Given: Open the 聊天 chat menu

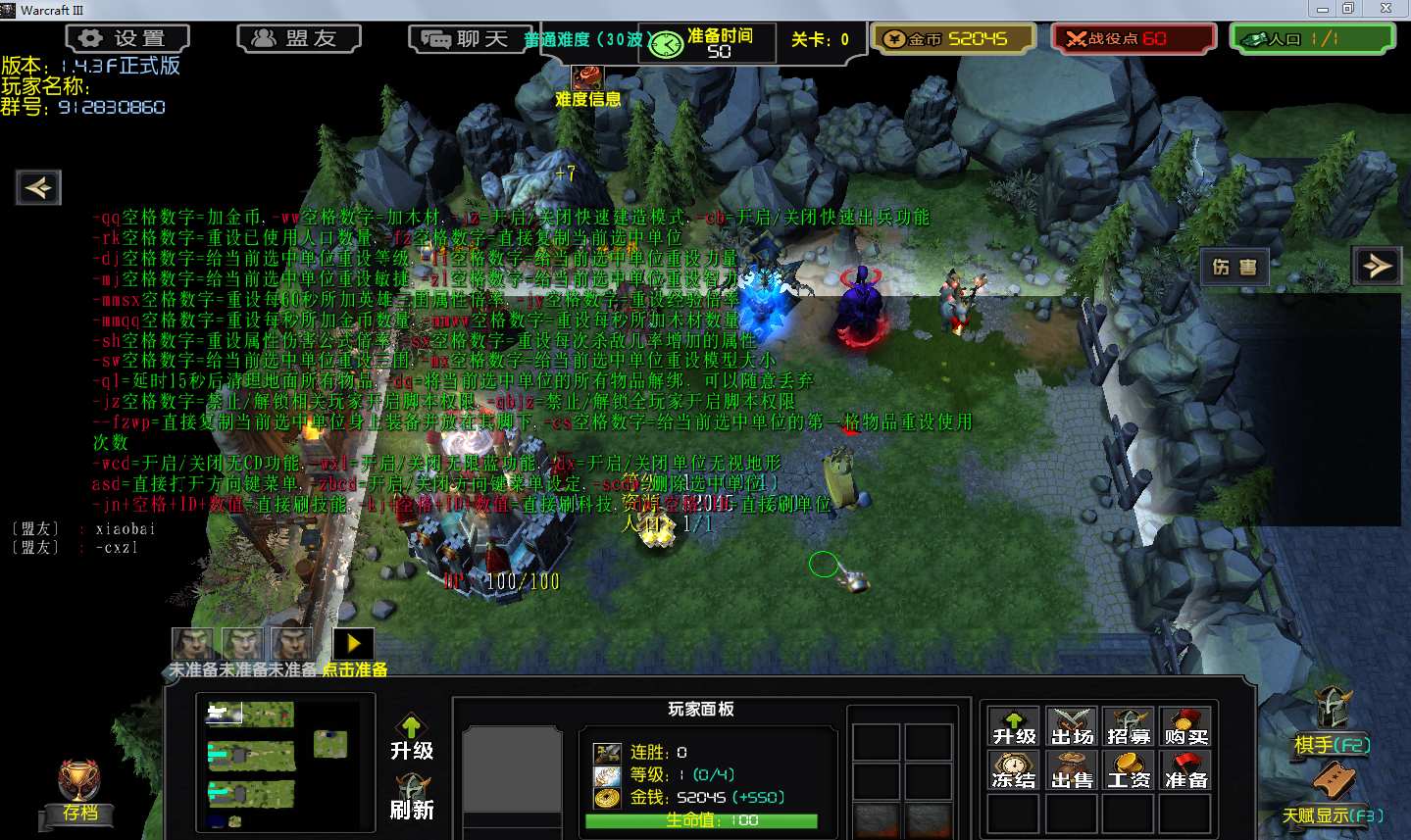Looking at the screenshot, I should (x=470, y=39).
